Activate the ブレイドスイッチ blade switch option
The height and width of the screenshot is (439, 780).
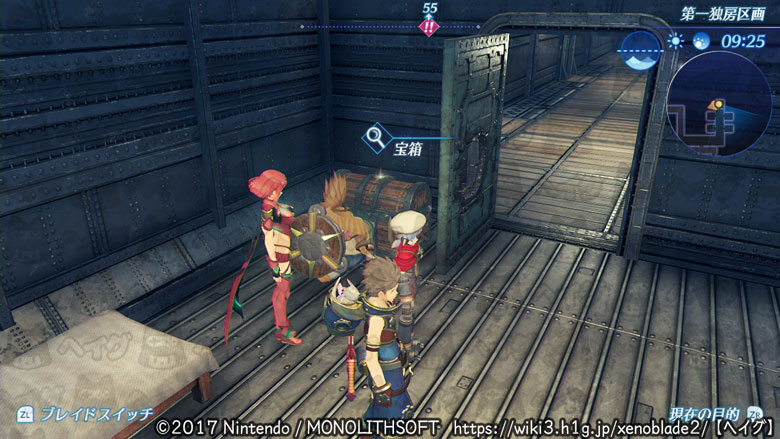click(85, 412)
